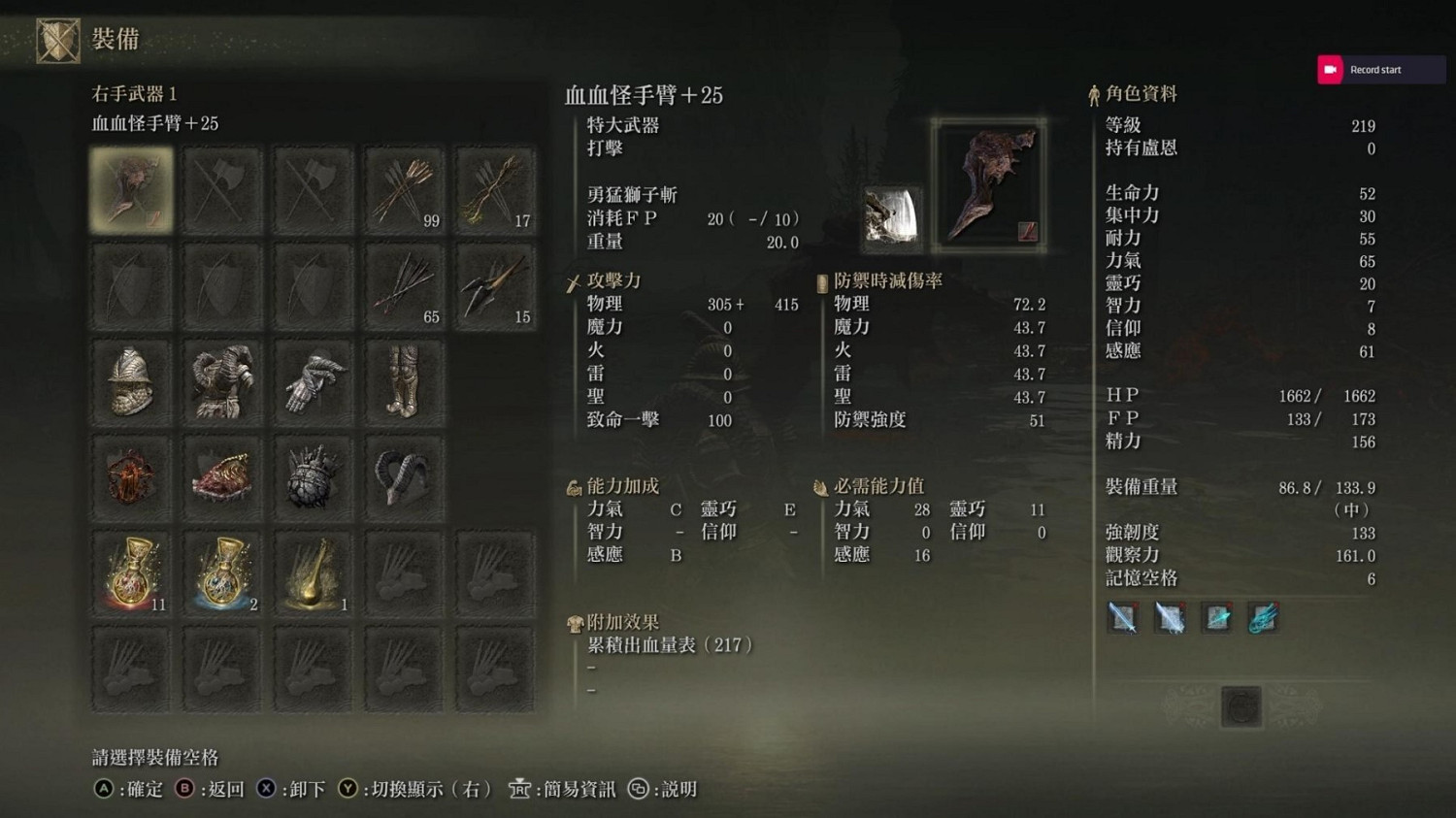Select the Flask of Crimson Tears with 11 uses

(131, 573)
